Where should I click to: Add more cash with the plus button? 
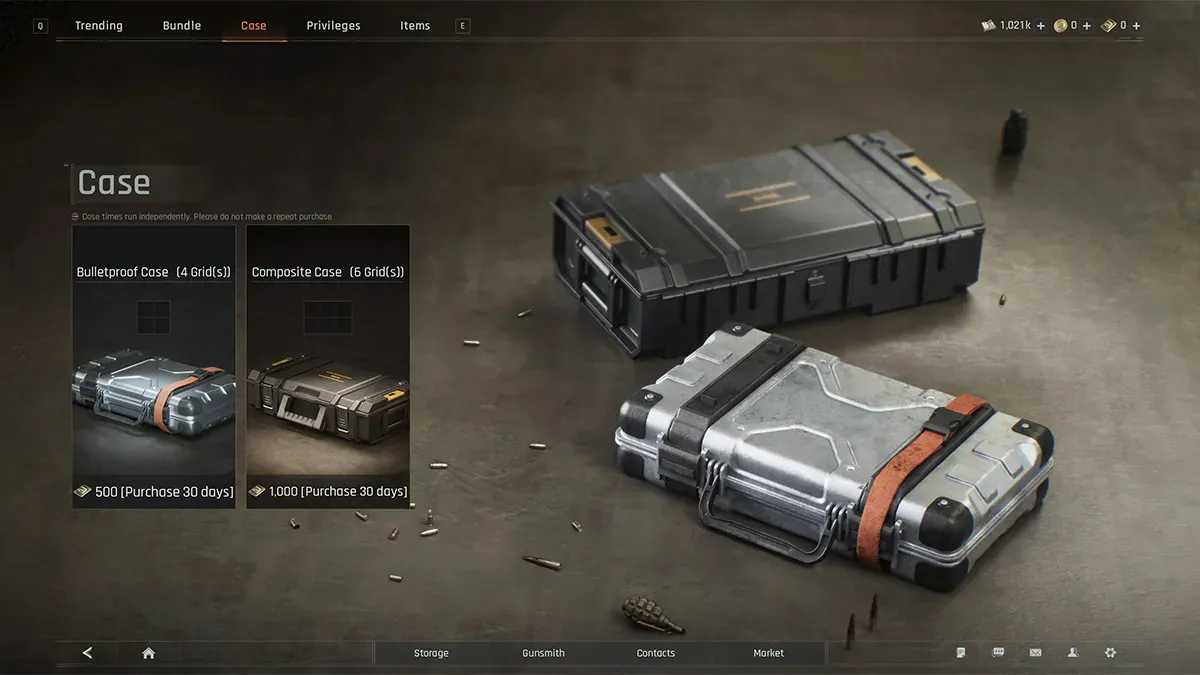point(1041,26)
